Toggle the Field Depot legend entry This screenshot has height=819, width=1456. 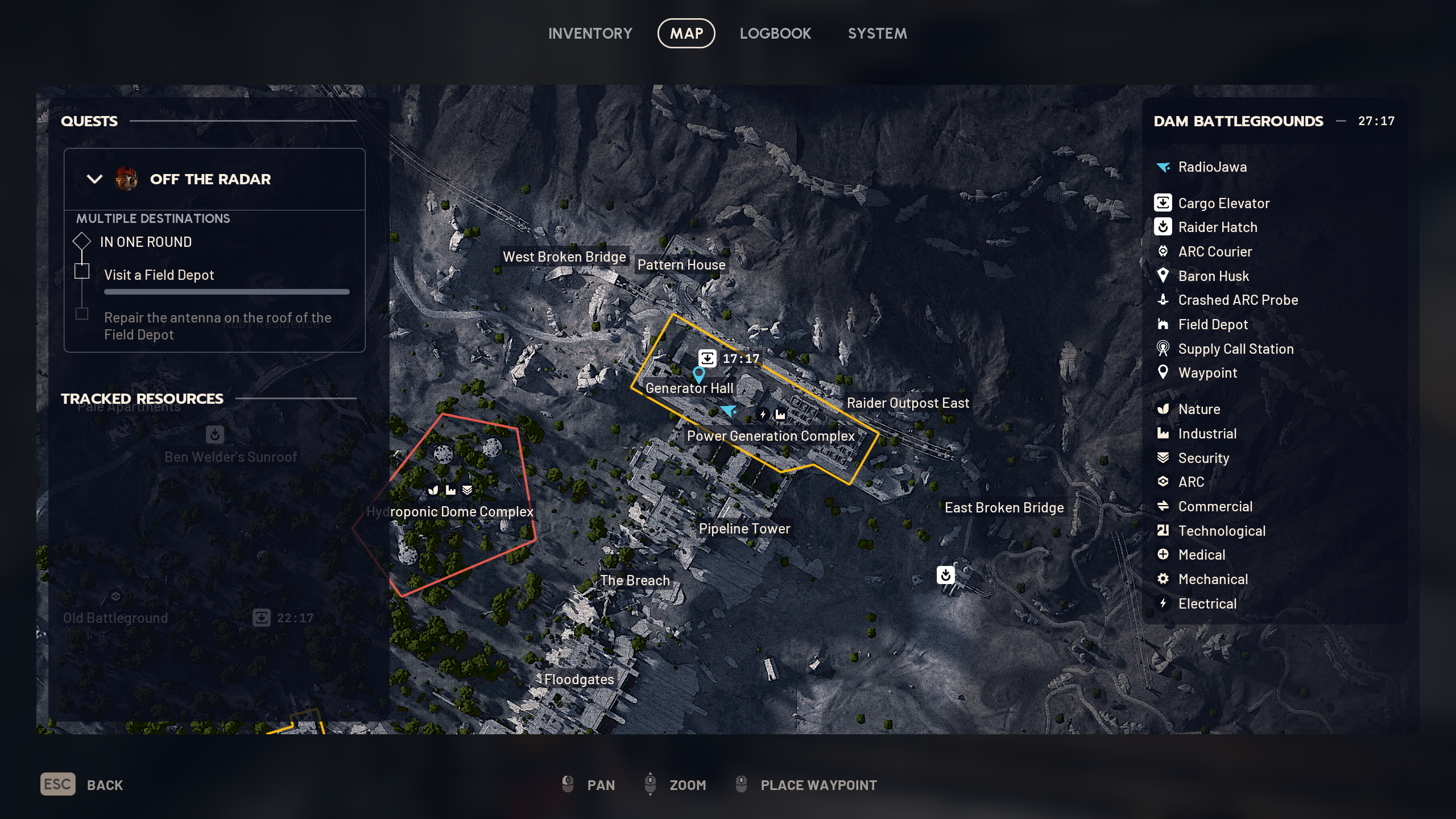(1213, 325)
